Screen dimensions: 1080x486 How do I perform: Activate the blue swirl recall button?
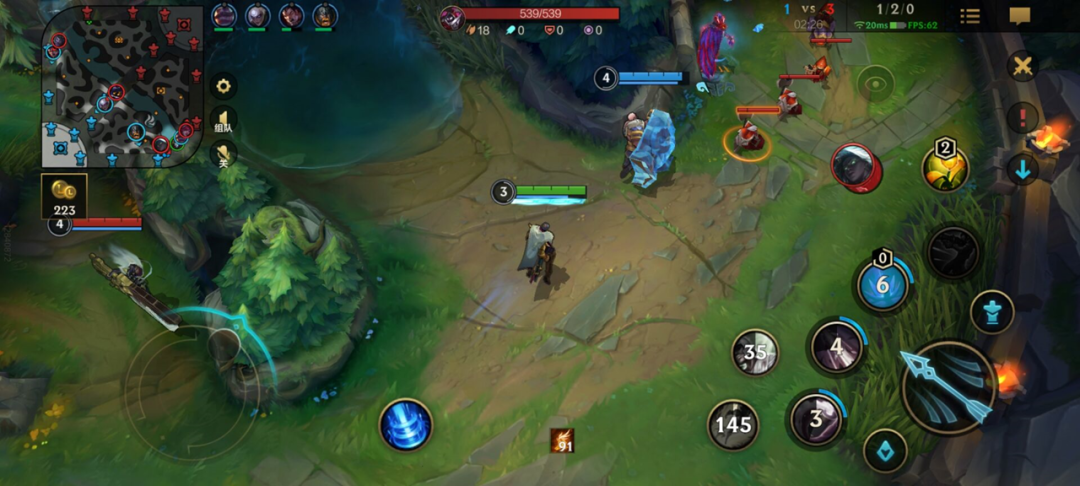(x=406, y=424)
